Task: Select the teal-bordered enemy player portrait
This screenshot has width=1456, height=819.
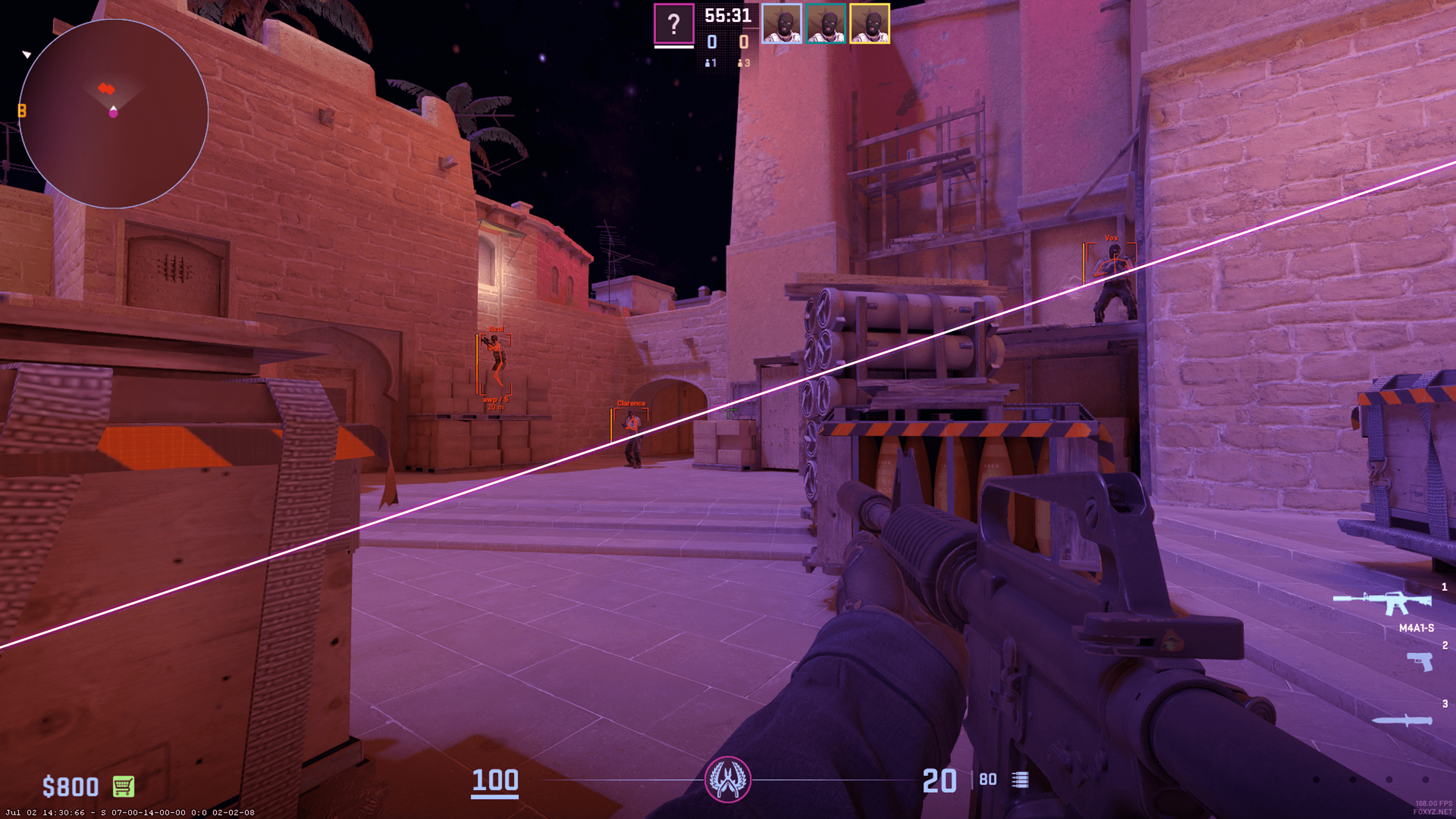Action: tap(825, 24)
